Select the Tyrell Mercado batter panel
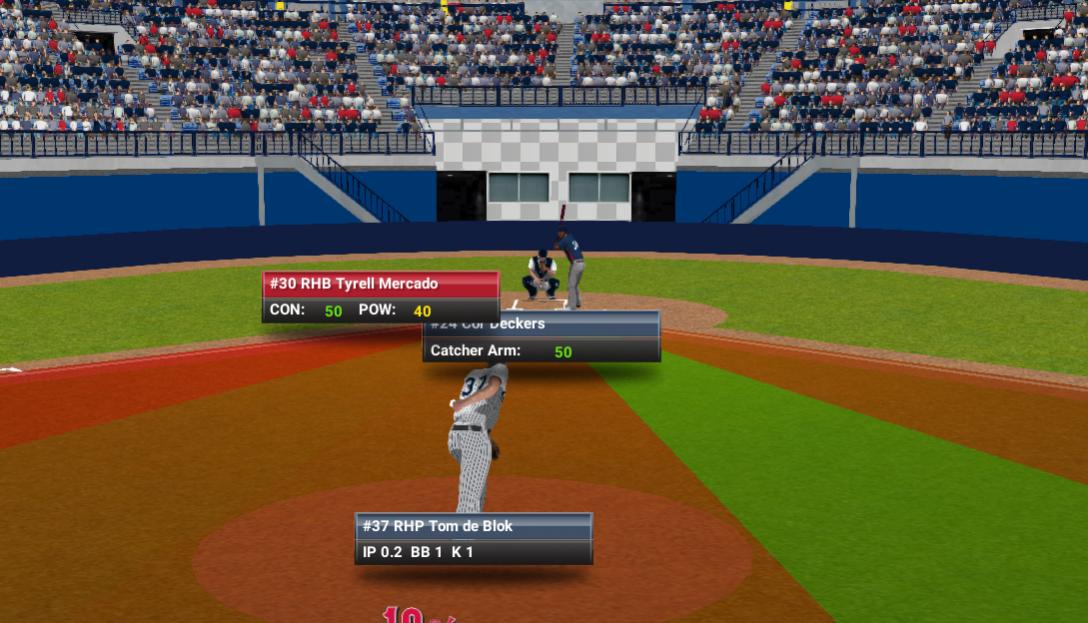This screenshot has height=623, width=1088. tap(380, 297)
